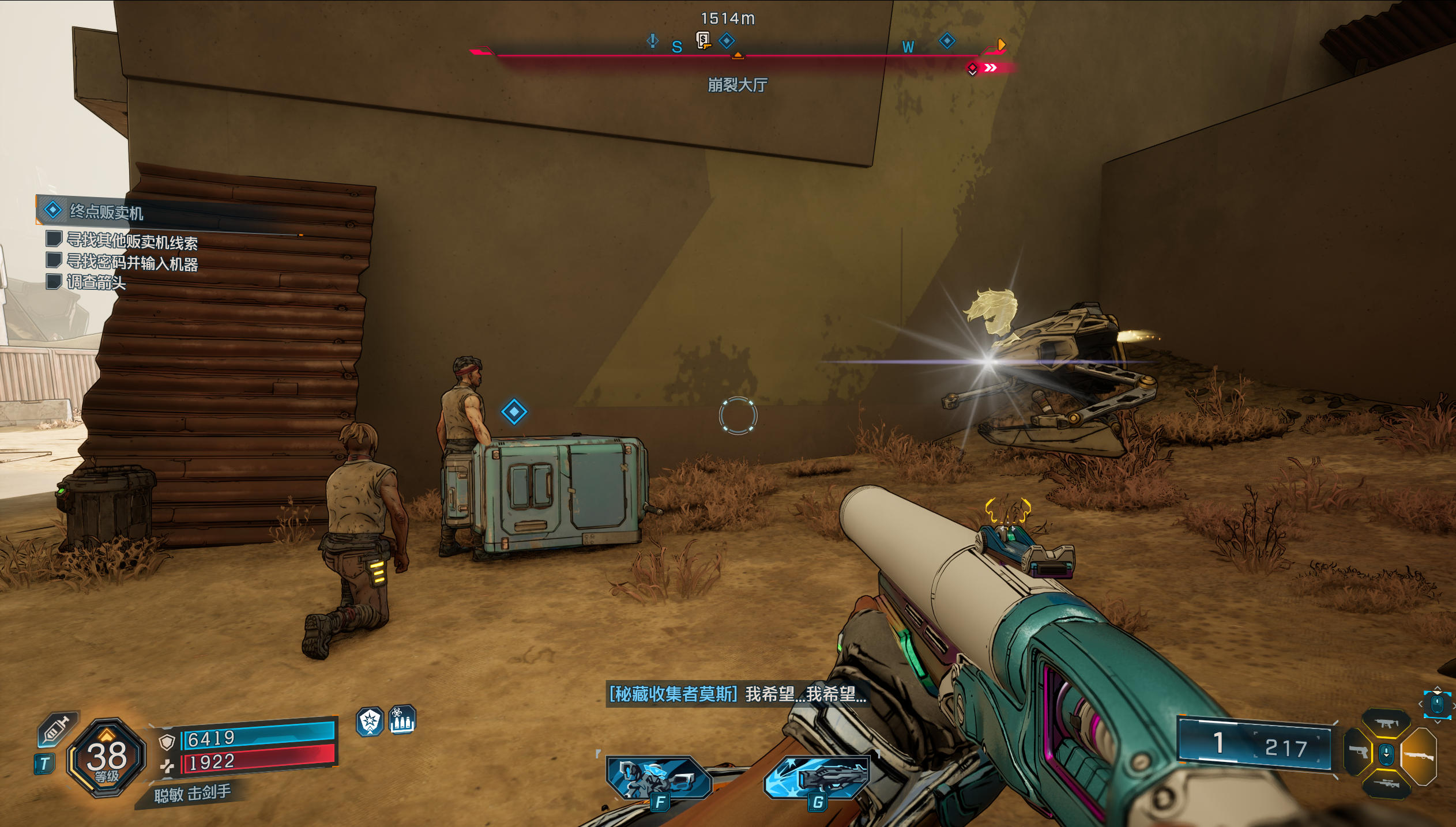This screenshot has height=827, width=1456.
Task: Switch to the submachine gun weapon slot
Action: click(1386, 723)
